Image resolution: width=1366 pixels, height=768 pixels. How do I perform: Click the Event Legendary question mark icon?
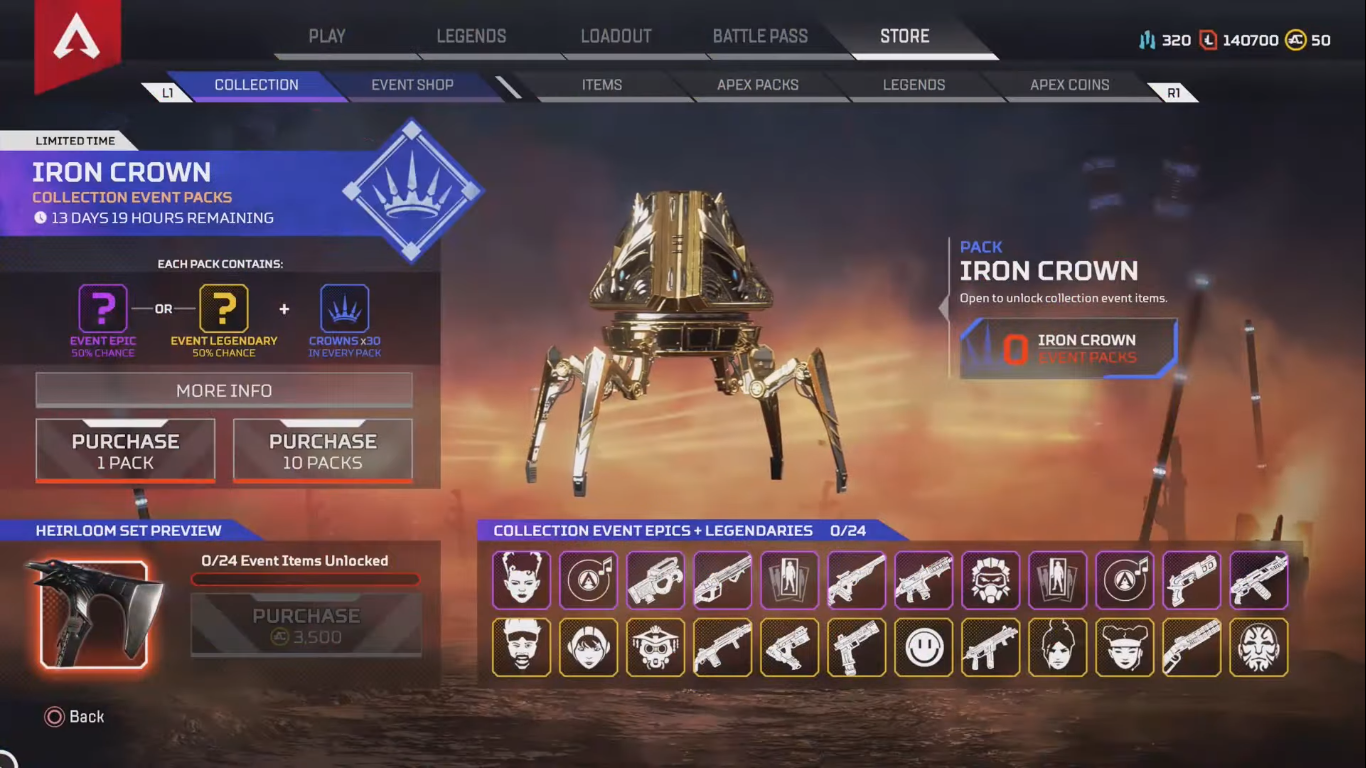[223, 309]
